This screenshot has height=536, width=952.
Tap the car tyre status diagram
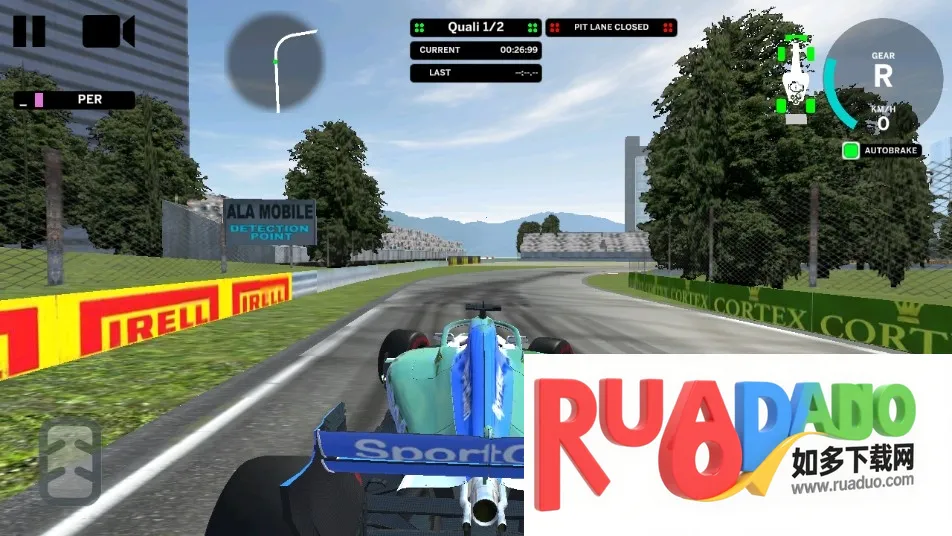pyautogui.click(x=796, y=75)
